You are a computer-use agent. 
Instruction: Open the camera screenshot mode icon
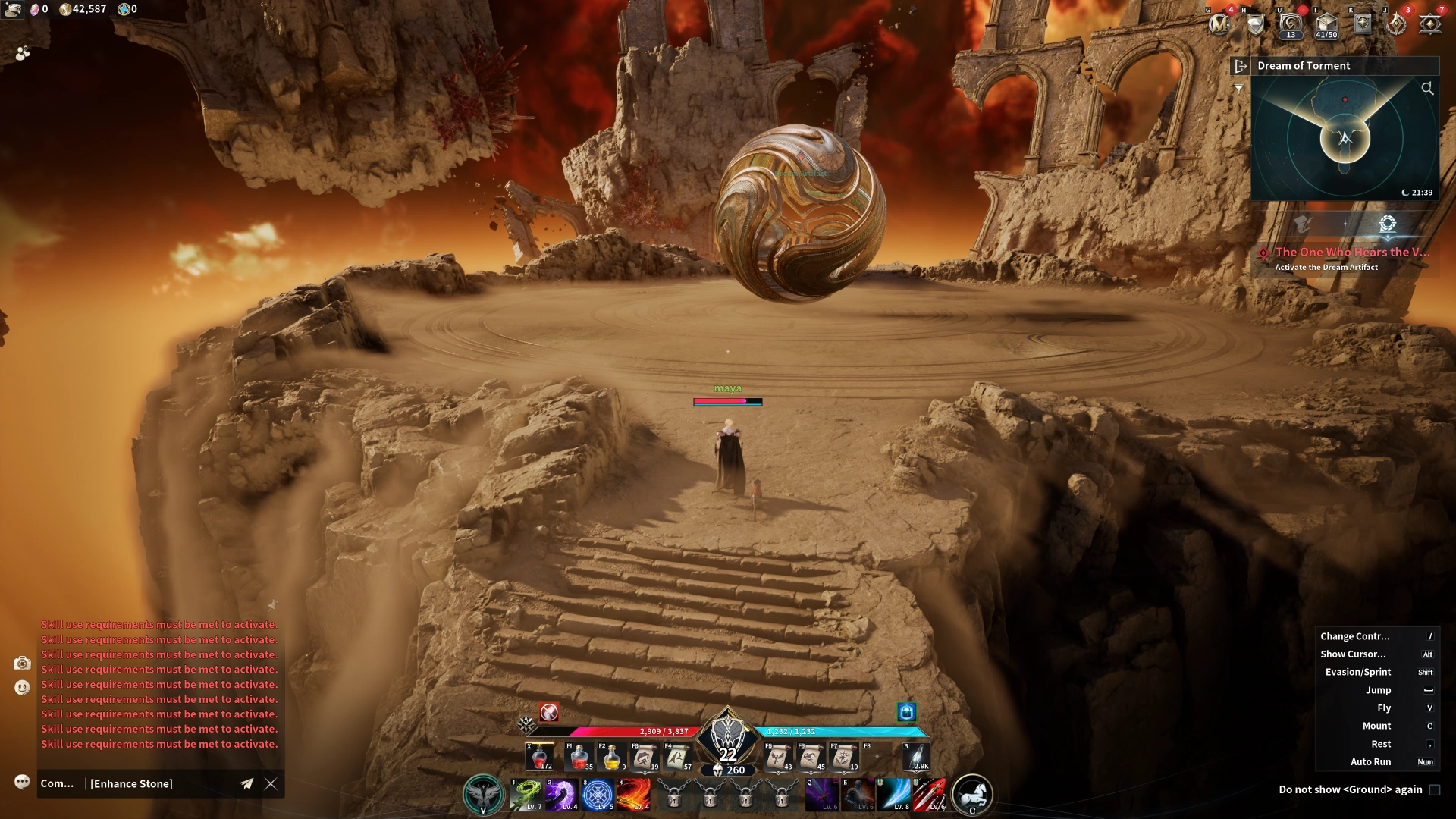pyautogui.click(x=22, y=664)
